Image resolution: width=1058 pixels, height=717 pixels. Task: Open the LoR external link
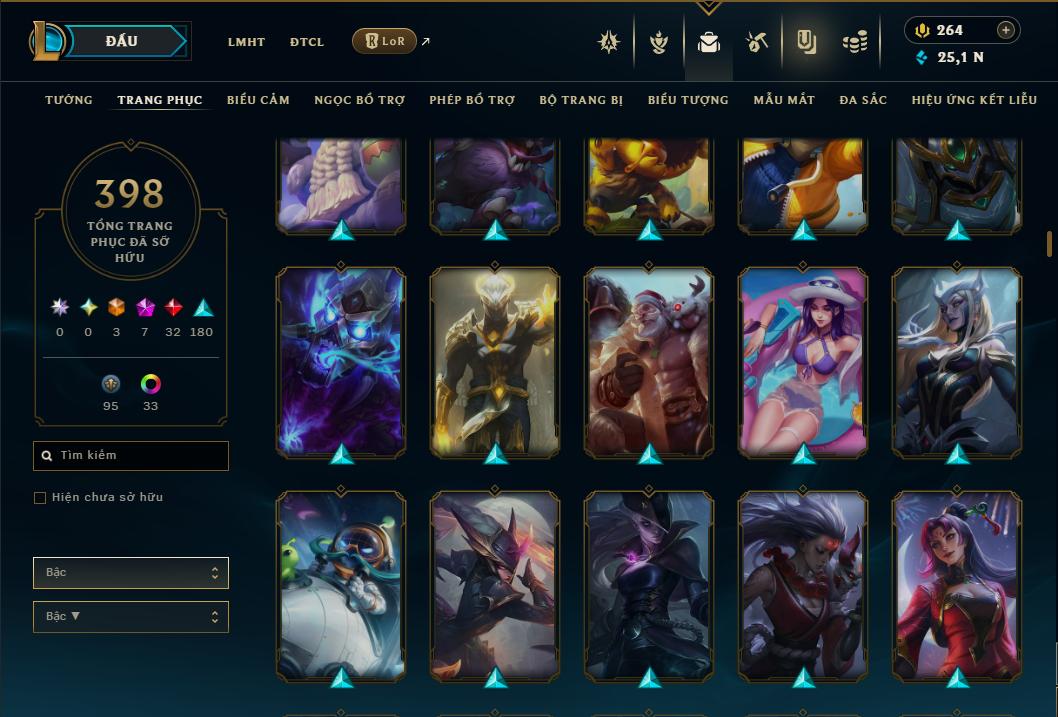(385, 41)
